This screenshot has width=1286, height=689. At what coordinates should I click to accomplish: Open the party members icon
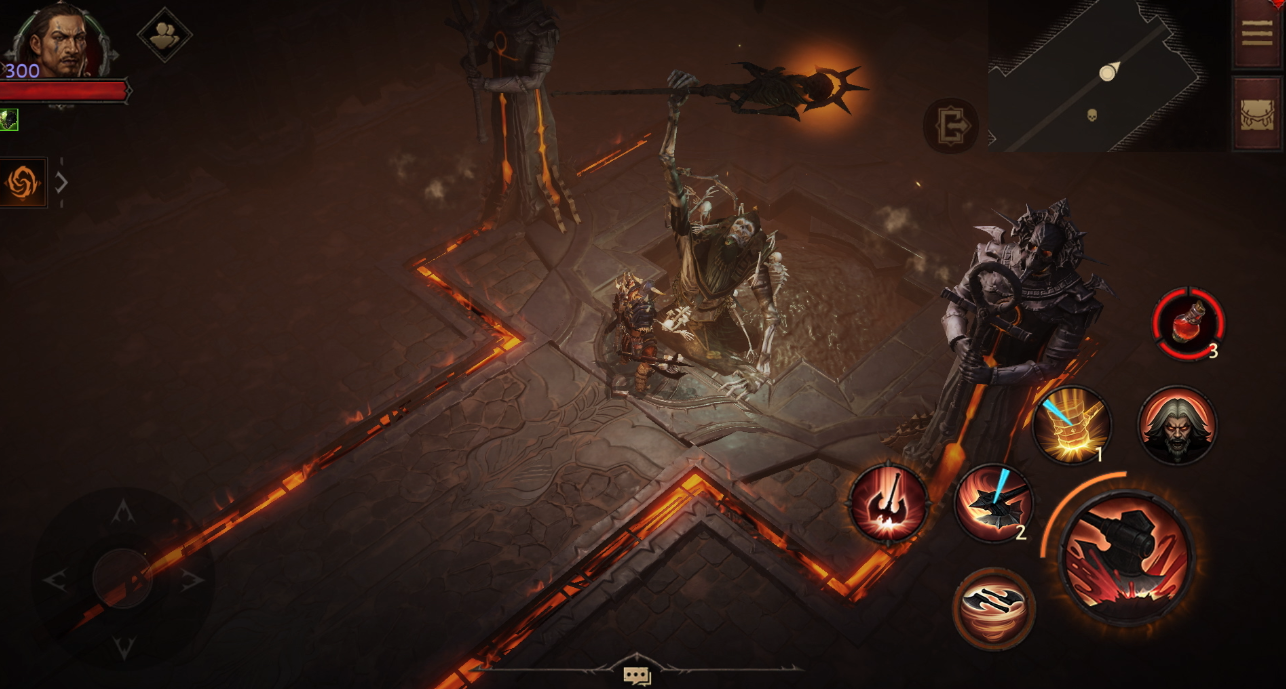click(164, 36)
